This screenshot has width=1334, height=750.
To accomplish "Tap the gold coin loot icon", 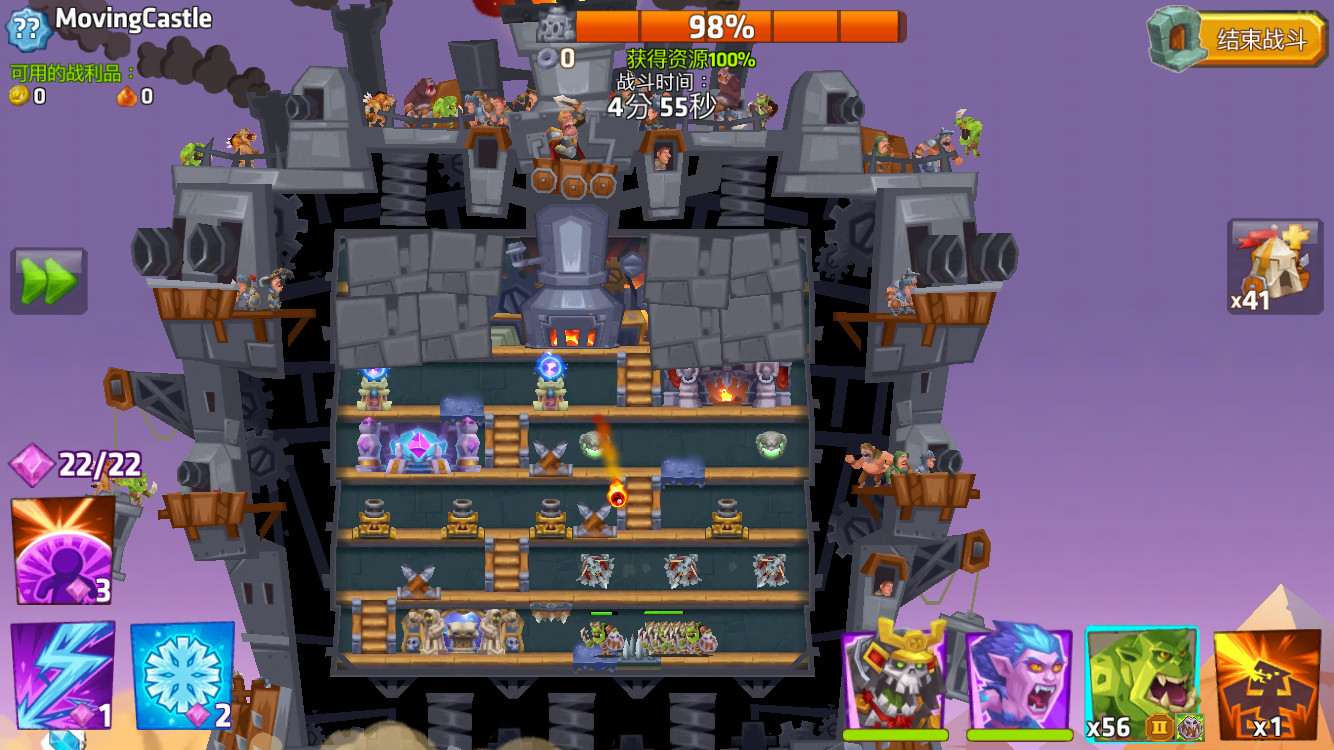I will (17, 97).
